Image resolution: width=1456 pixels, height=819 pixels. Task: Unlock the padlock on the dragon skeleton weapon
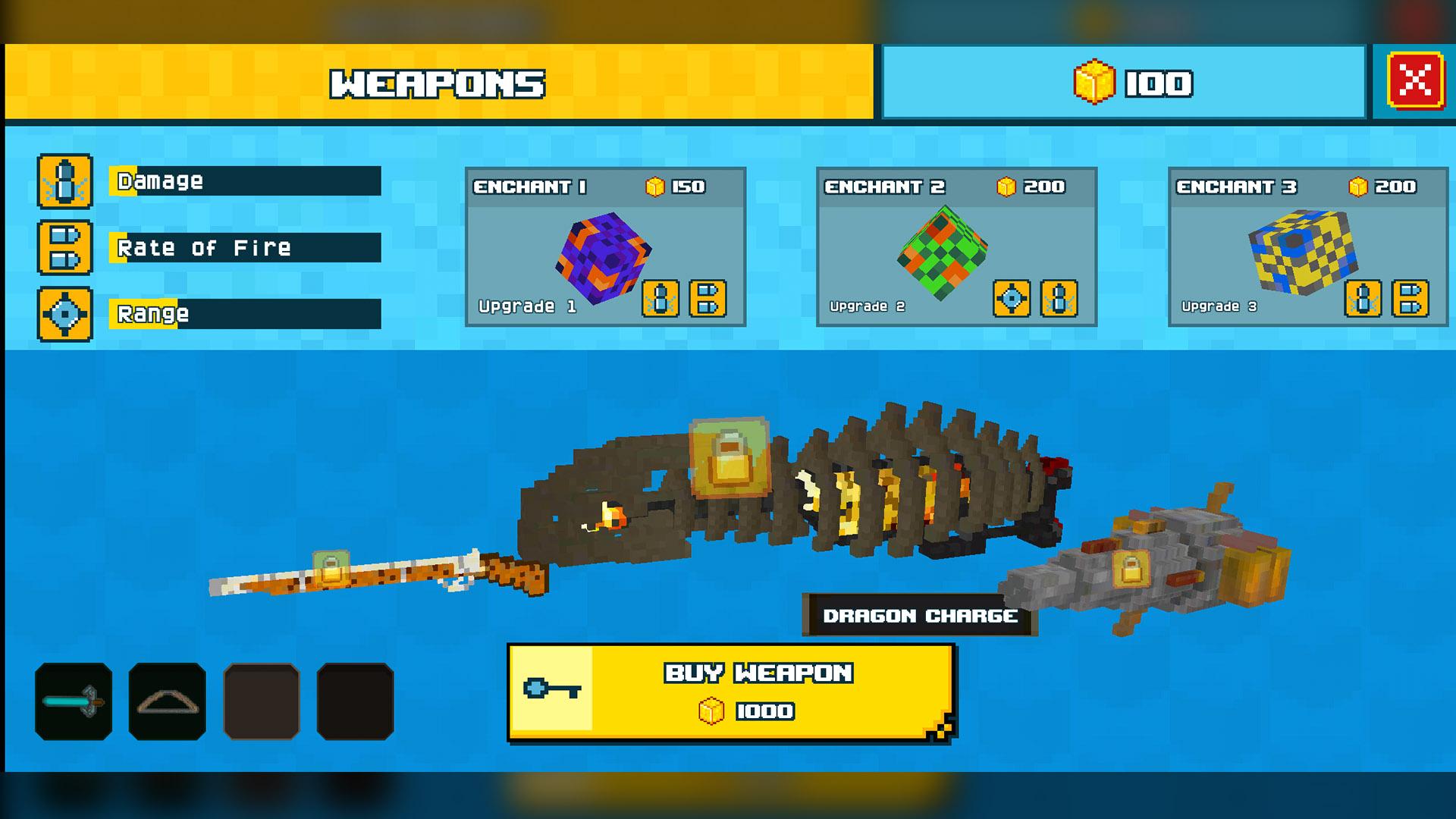[x=730, y=456]
